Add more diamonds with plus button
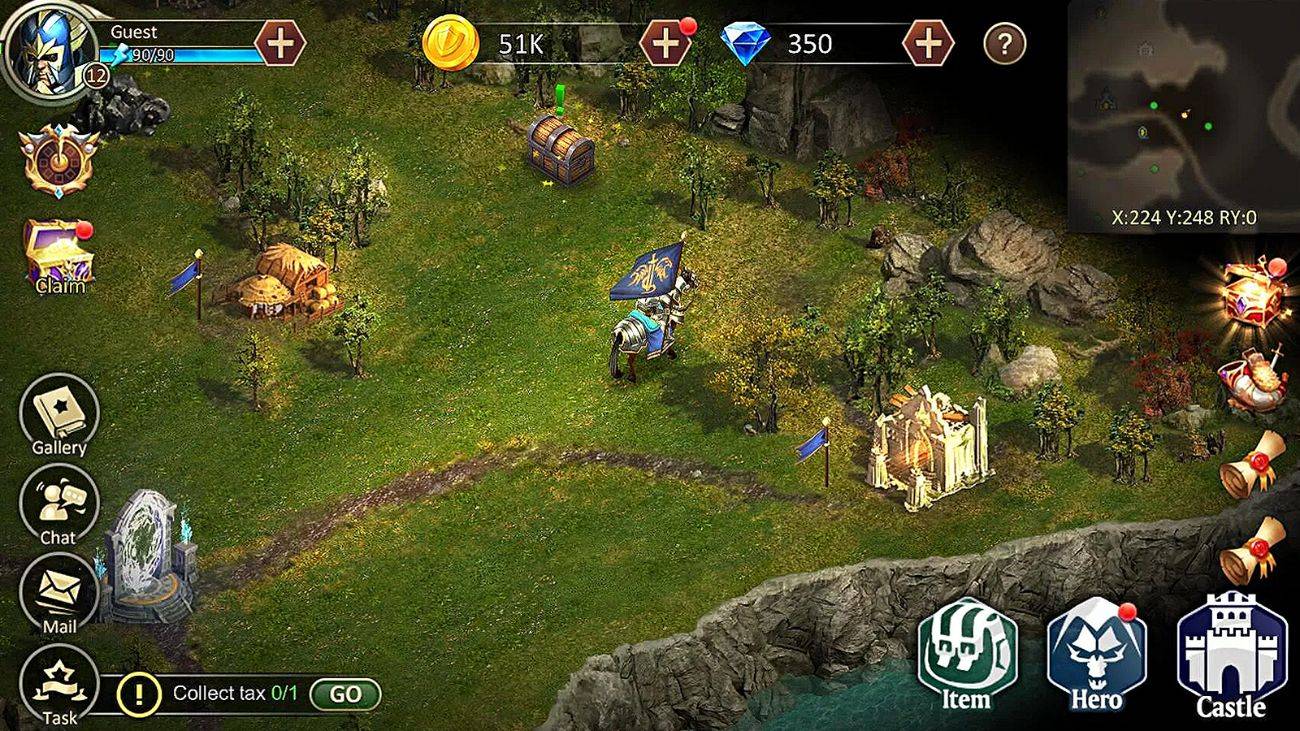This screenshot has width=1300, height=731. point(930,43)
